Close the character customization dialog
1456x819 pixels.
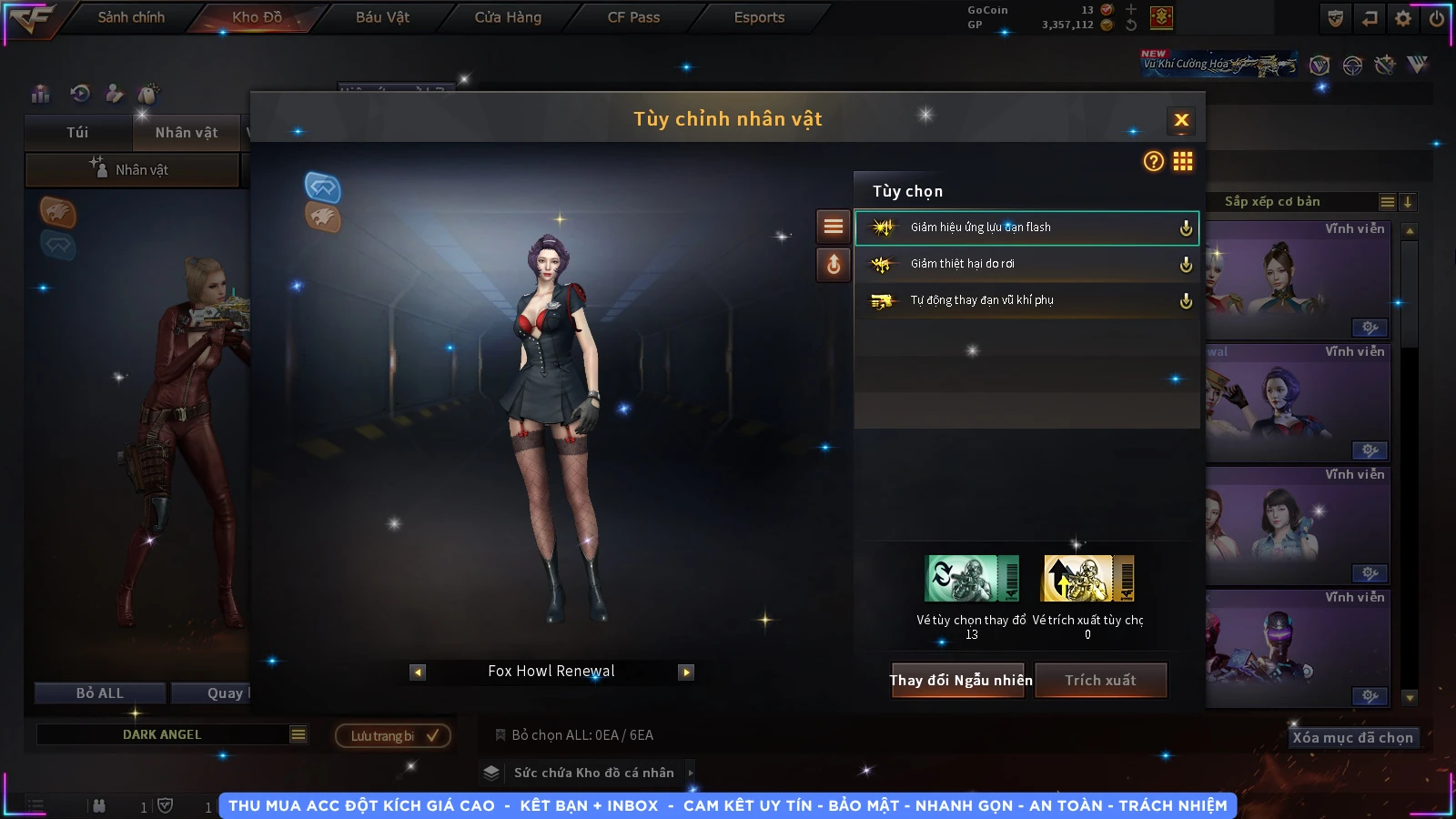[x=1181, y=120]
